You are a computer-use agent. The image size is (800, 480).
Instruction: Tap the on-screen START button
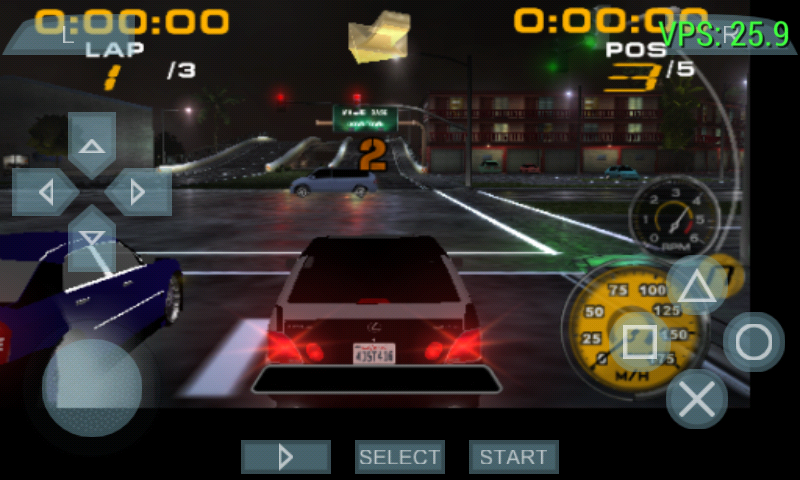coord(513,457)
